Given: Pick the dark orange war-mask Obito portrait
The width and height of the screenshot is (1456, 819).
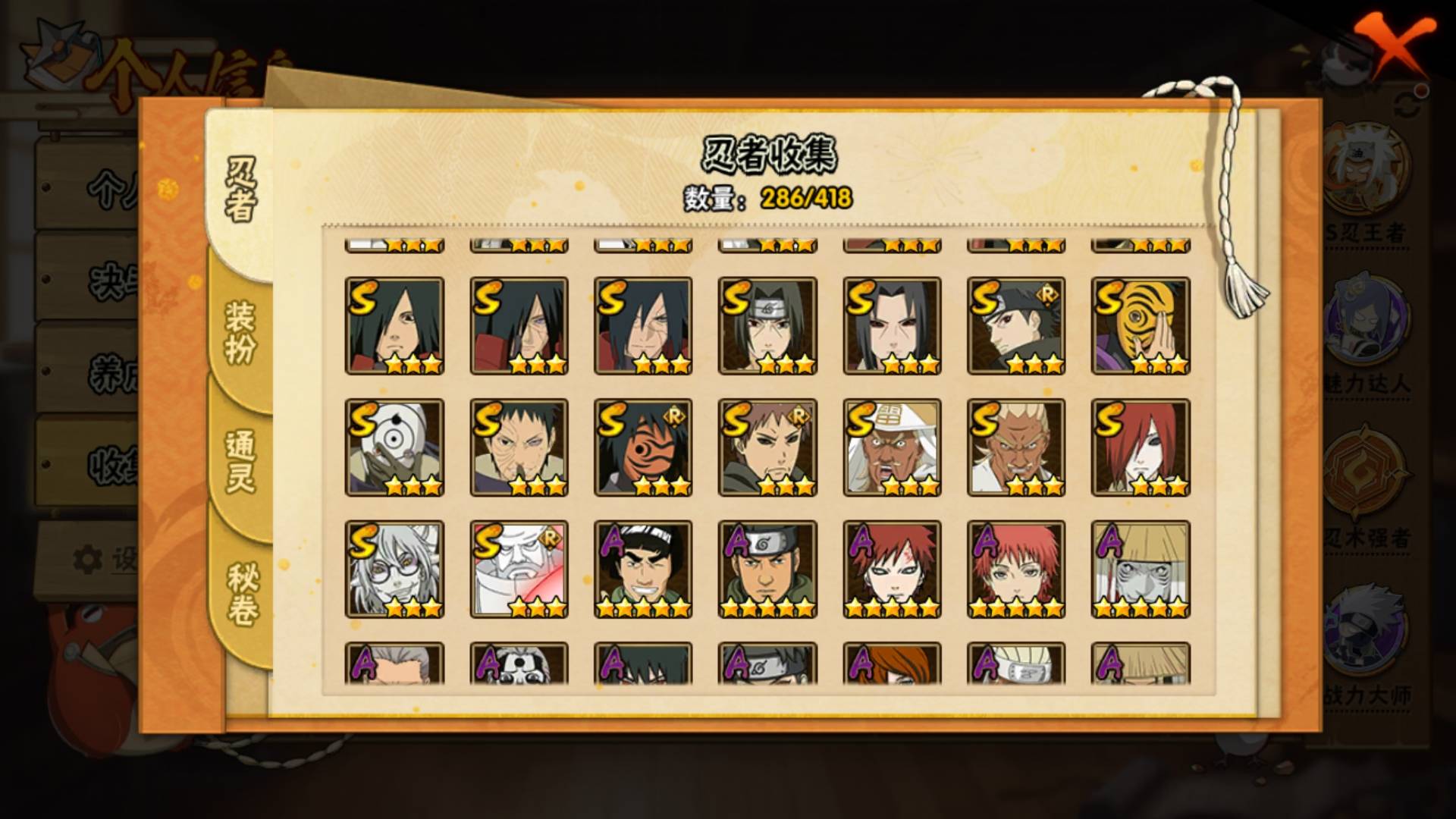Looking at the screenshot, I should click(x=643, y=447).
